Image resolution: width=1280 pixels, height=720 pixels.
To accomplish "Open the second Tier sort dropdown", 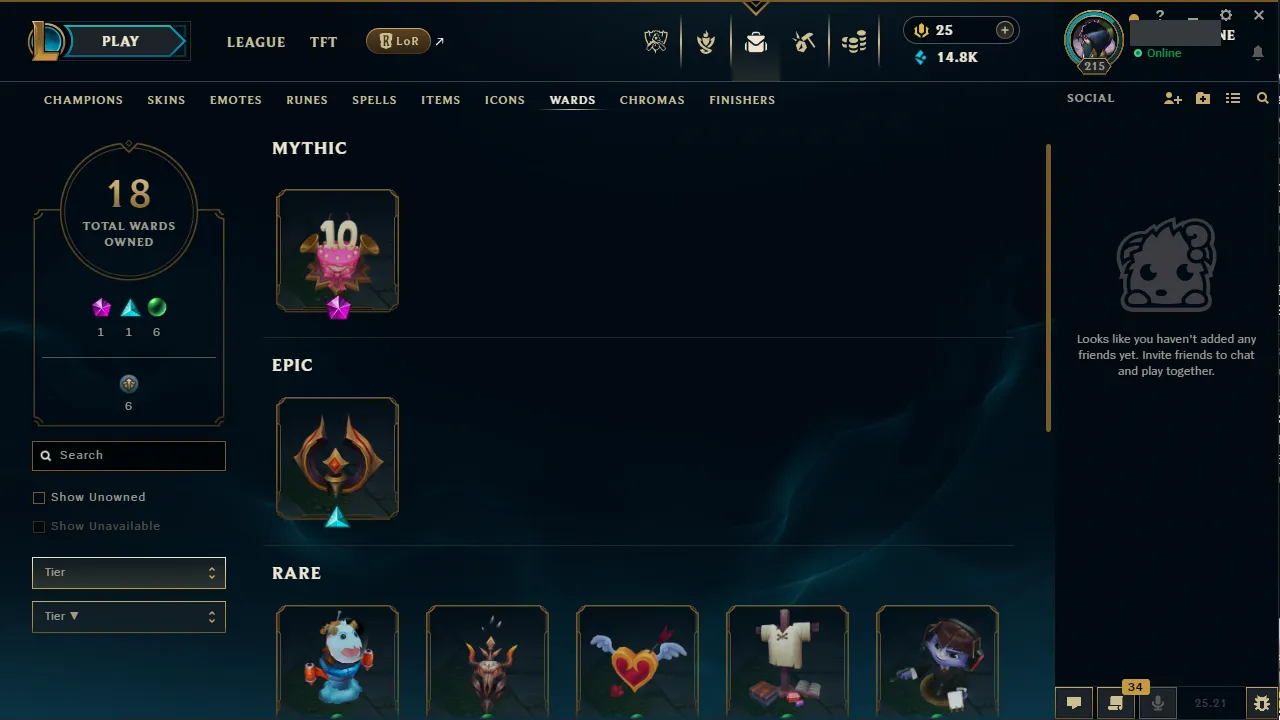I will coord(128,616).
